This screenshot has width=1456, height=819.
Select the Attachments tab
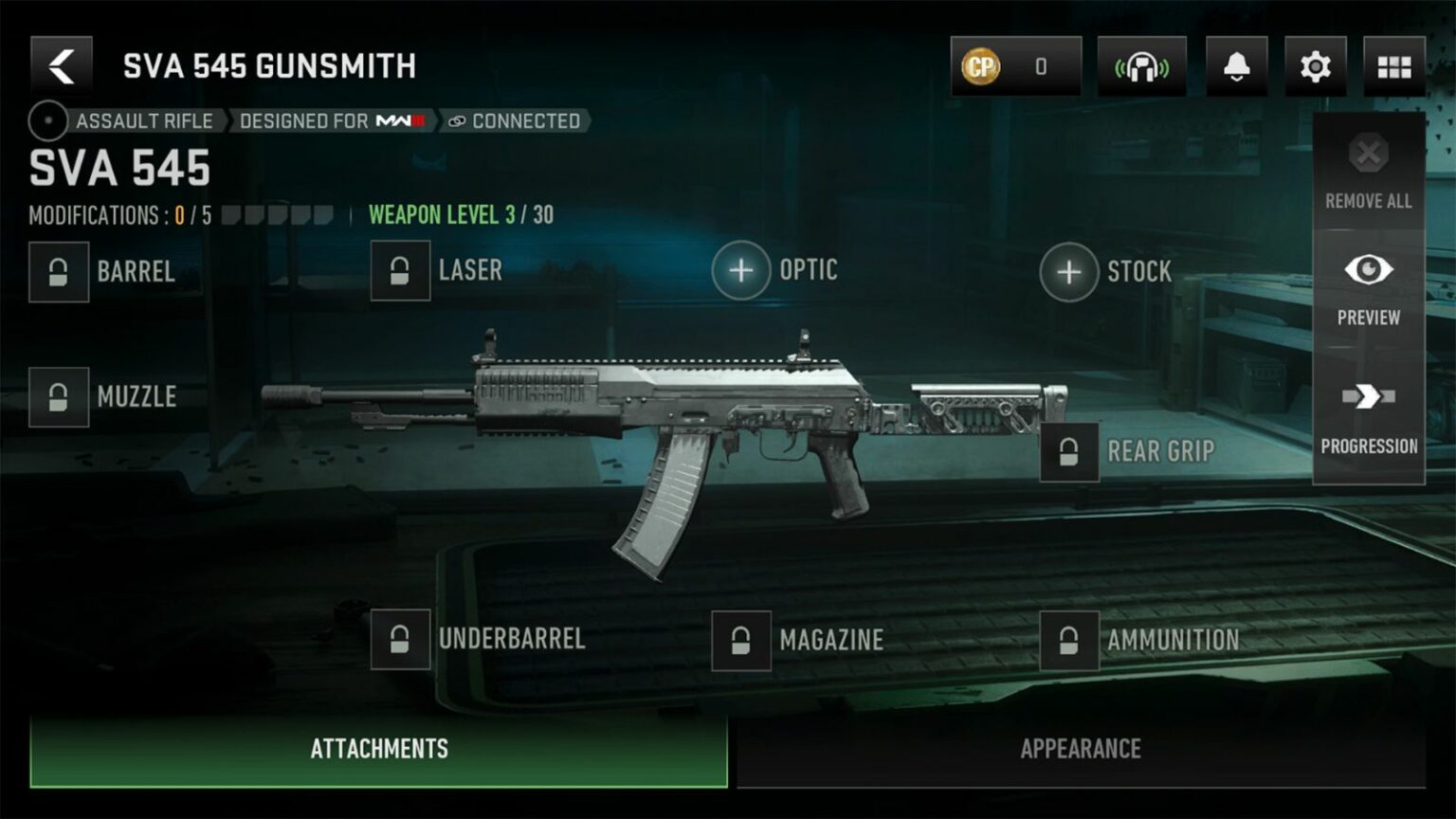point(377,749)
